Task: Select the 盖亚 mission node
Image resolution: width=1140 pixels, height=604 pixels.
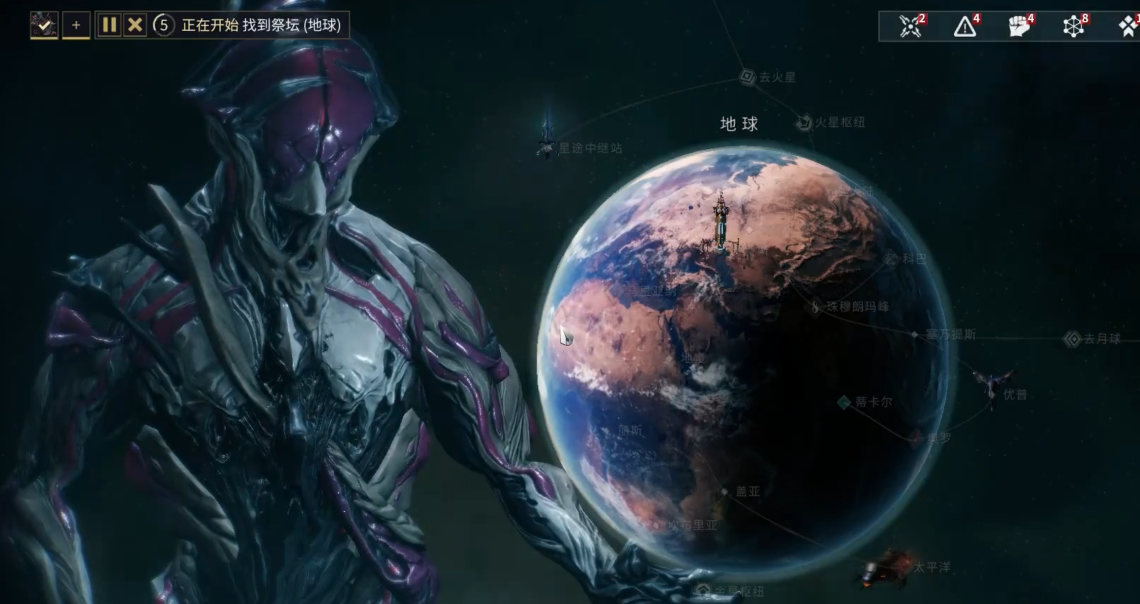Action: coord(725,491)
